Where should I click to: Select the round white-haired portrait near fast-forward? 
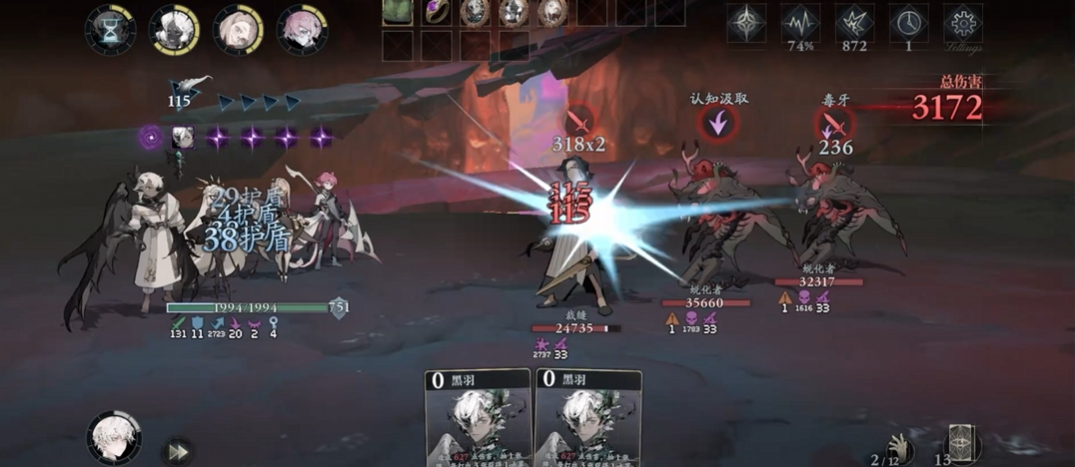click(113, 437)
